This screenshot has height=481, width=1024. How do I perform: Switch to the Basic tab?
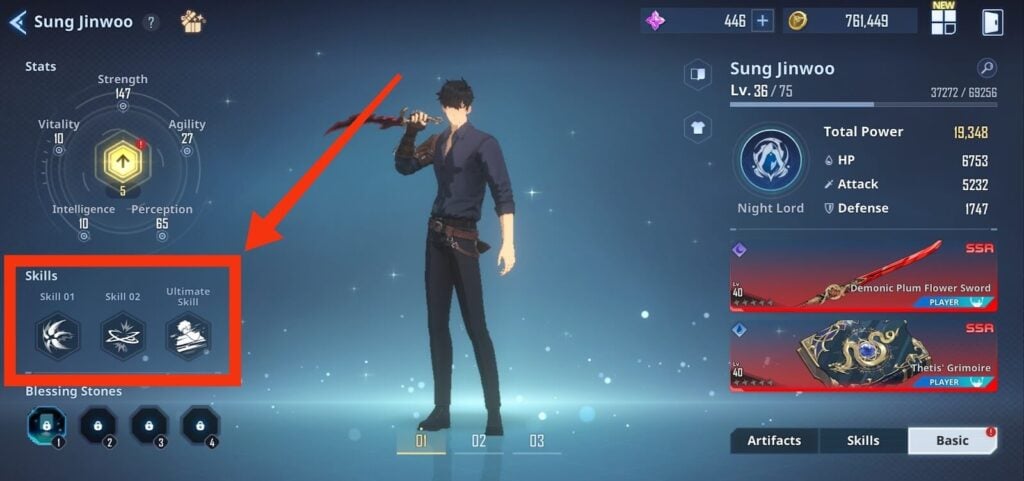coord(952,441)
